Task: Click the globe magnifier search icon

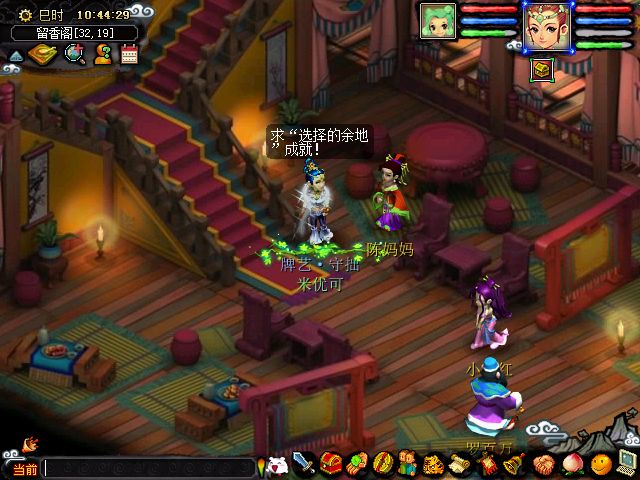Action: (74, 54)
